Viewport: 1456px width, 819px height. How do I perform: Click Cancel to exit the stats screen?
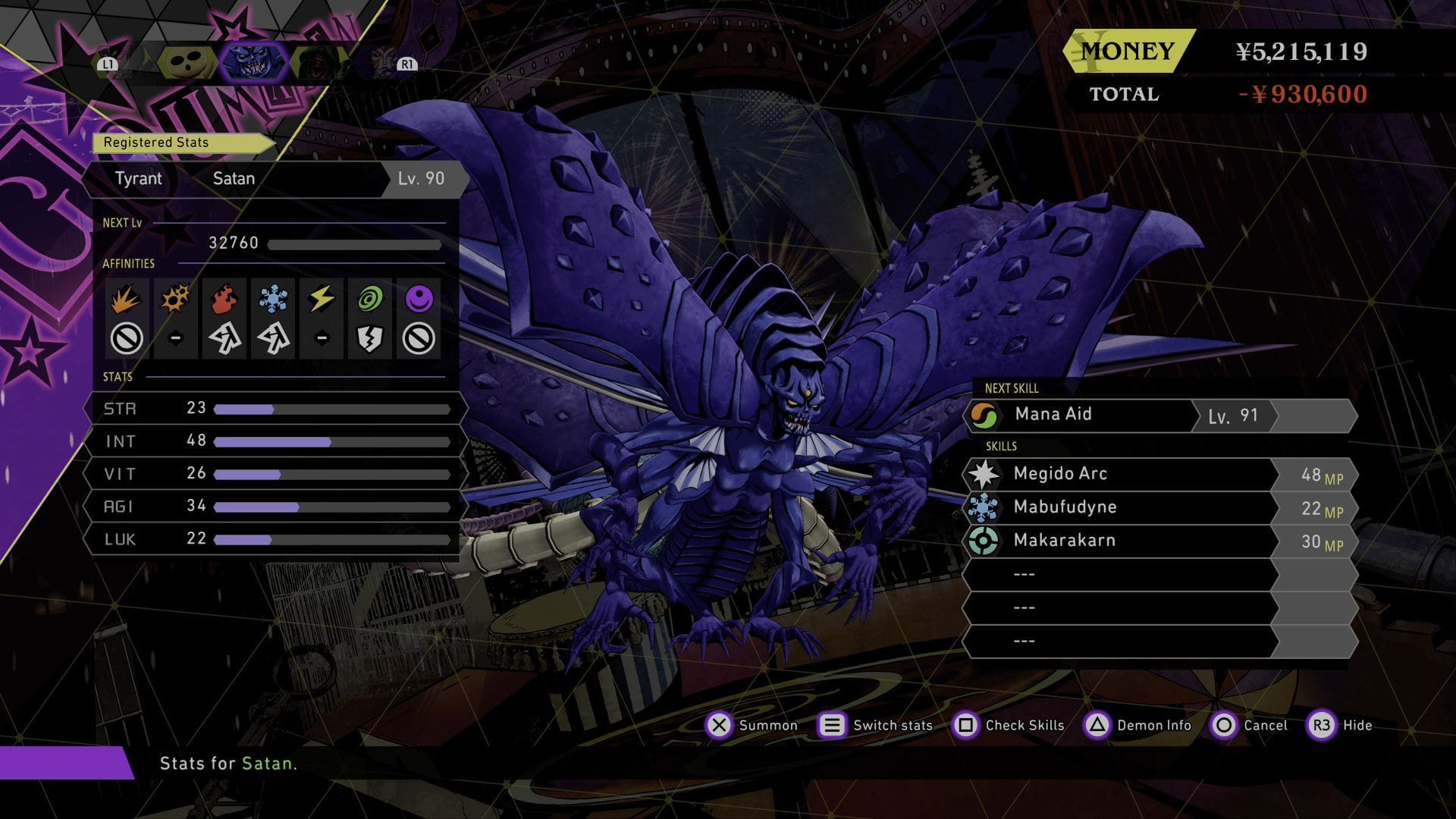click(x=1225, y=726)
